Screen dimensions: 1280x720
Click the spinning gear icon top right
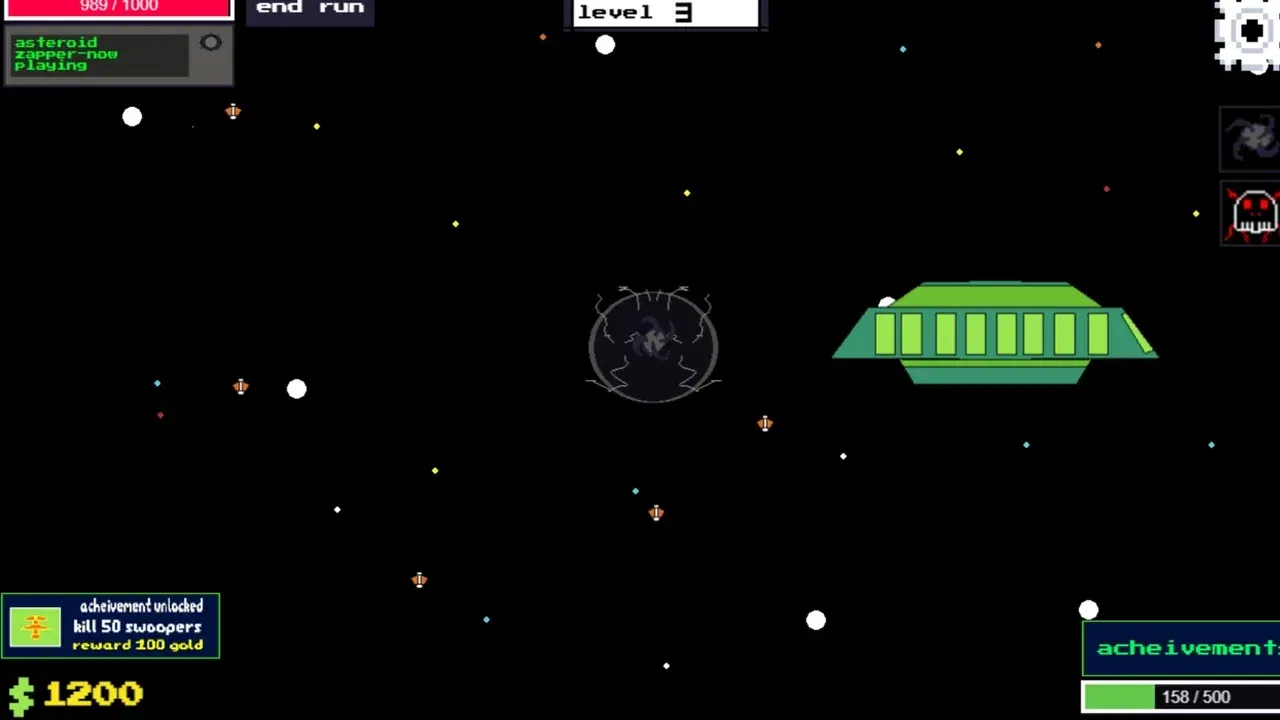[x=1248, y=32]
